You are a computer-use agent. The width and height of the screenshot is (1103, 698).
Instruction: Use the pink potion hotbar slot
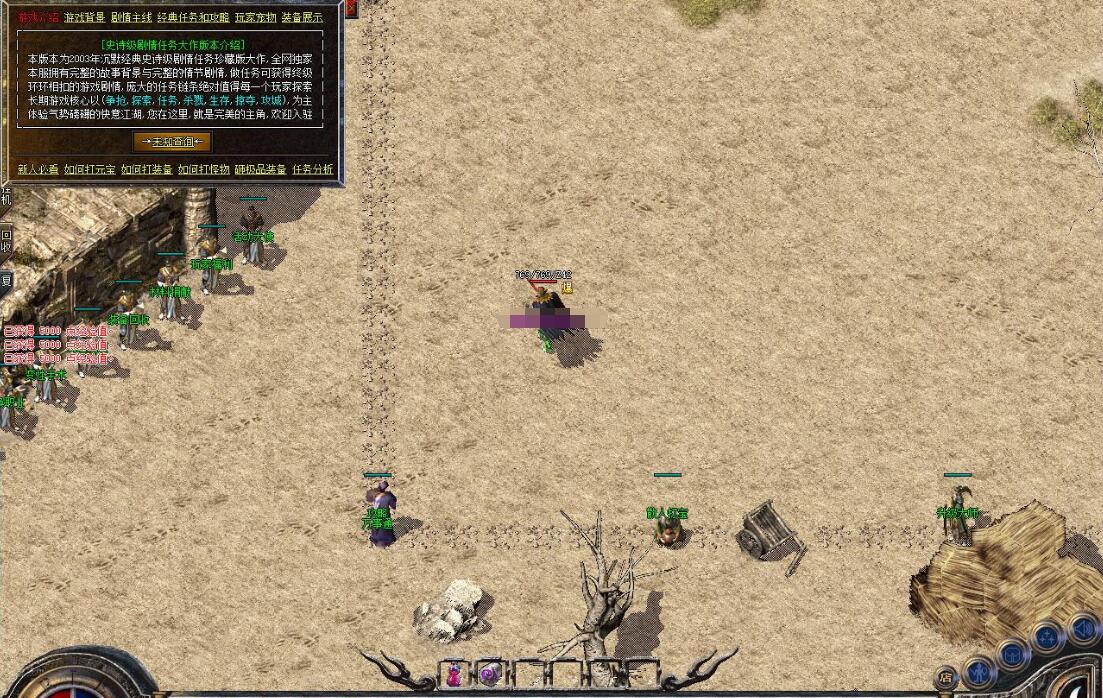point(454,674)
